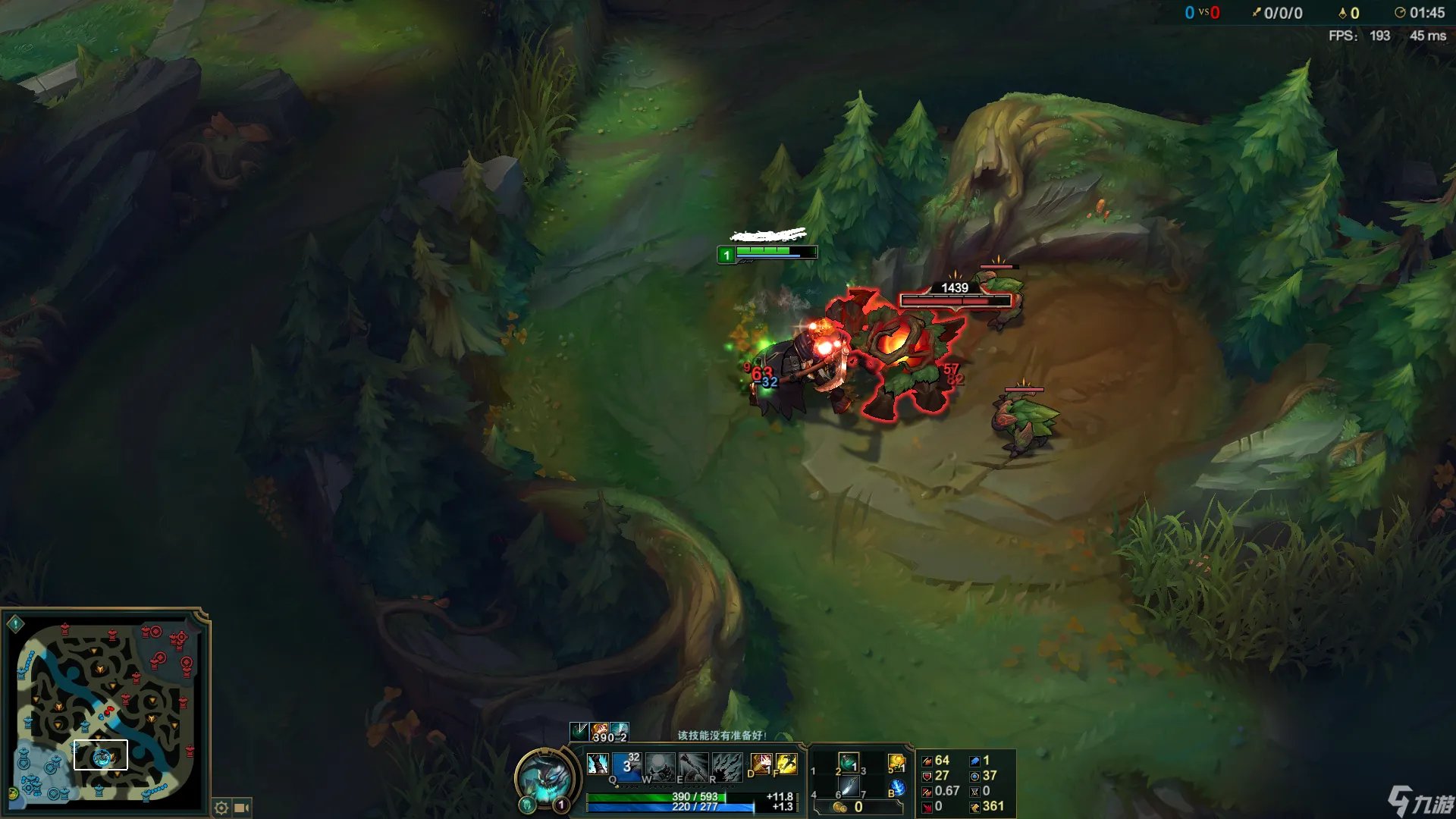Viewport: 1456px width, 819px height.
Task: Use the Smite summoner spell on D
Action: click(x=761, y=764)
